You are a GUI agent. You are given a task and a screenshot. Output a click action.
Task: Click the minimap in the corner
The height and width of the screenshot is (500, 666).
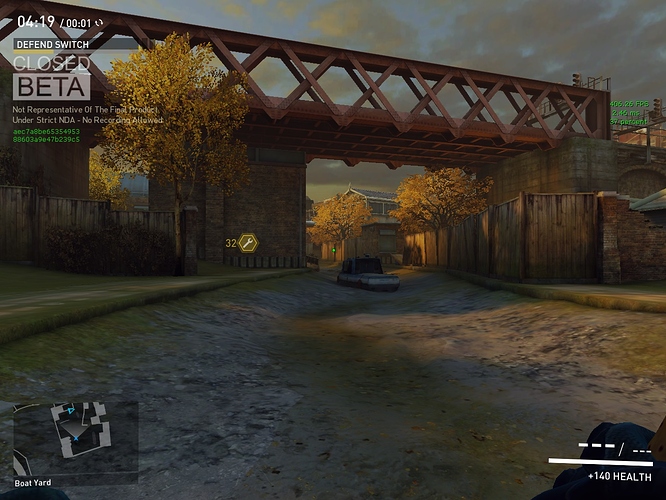75,437
